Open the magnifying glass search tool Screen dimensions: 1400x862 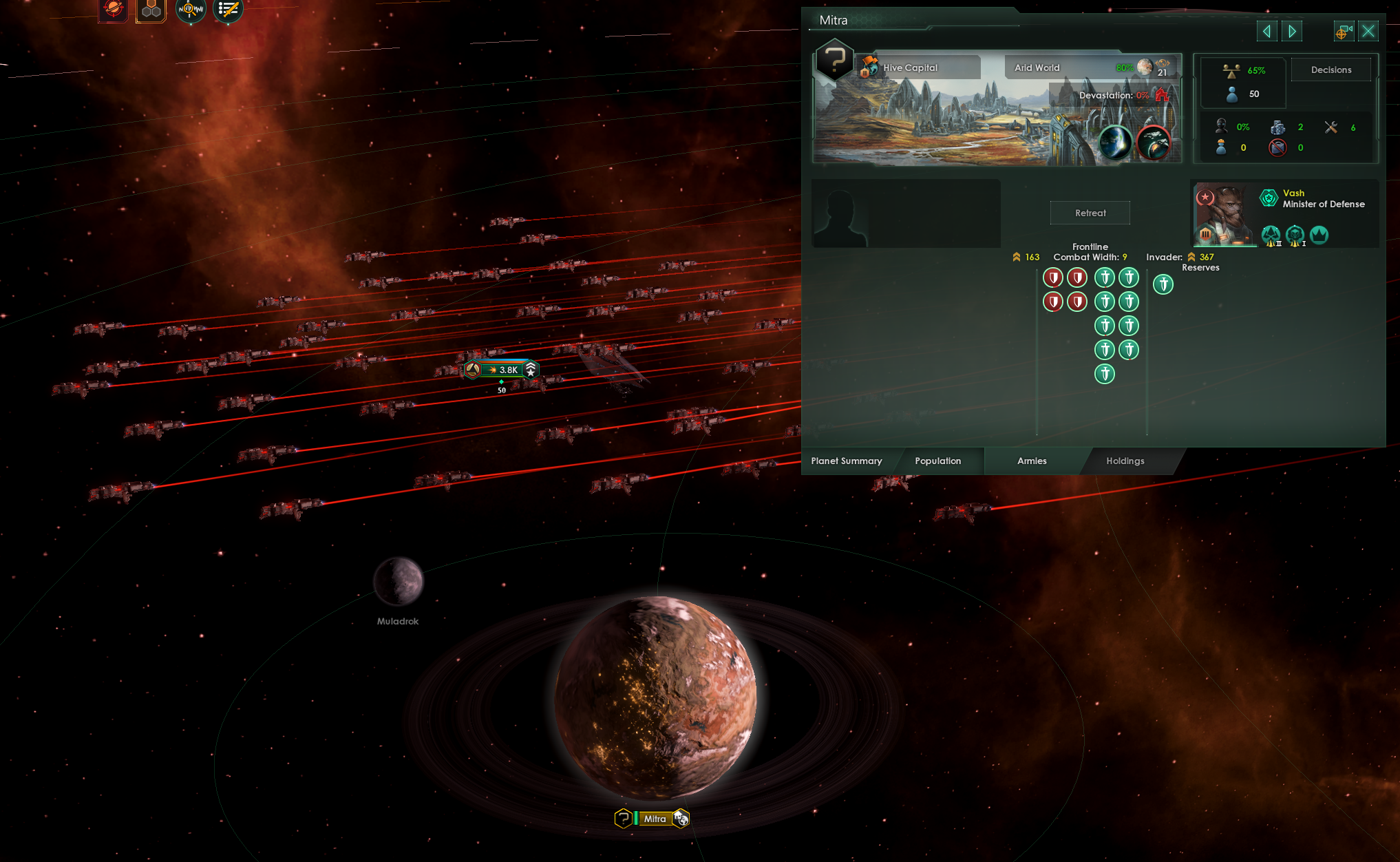191,10
